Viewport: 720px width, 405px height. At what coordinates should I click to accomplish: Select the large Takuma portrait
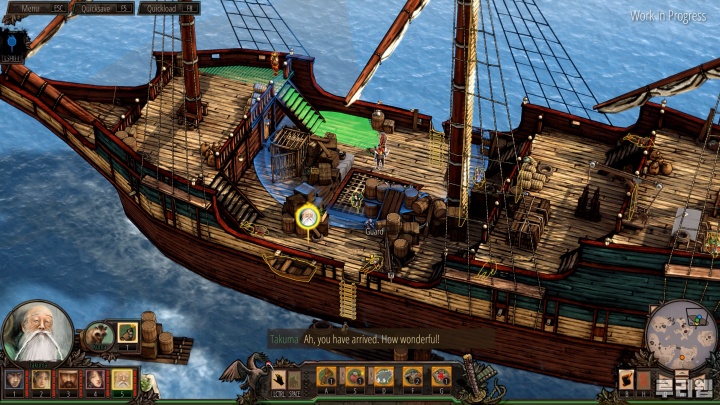tap(37, 333)
